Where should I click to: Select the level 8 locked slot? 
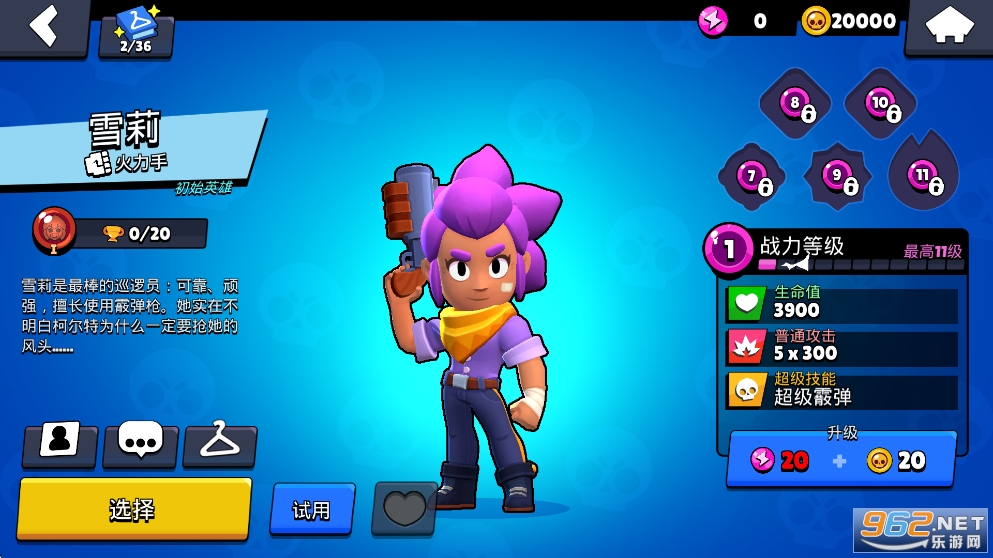(795, 103)
